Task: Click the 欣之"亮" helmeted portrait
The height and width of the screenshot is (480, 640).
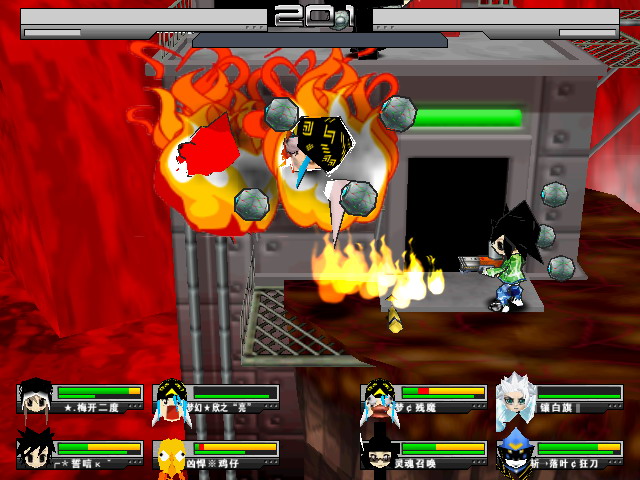Action: pyautogui.click(x=171, y=396)
